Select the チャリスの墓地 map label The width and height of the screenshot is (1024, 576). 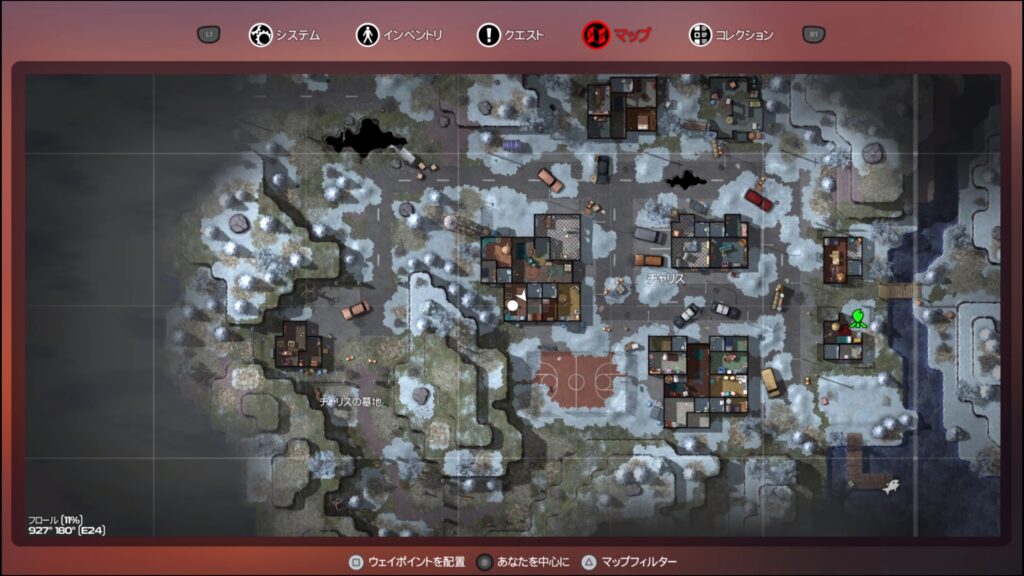[350, 401]
